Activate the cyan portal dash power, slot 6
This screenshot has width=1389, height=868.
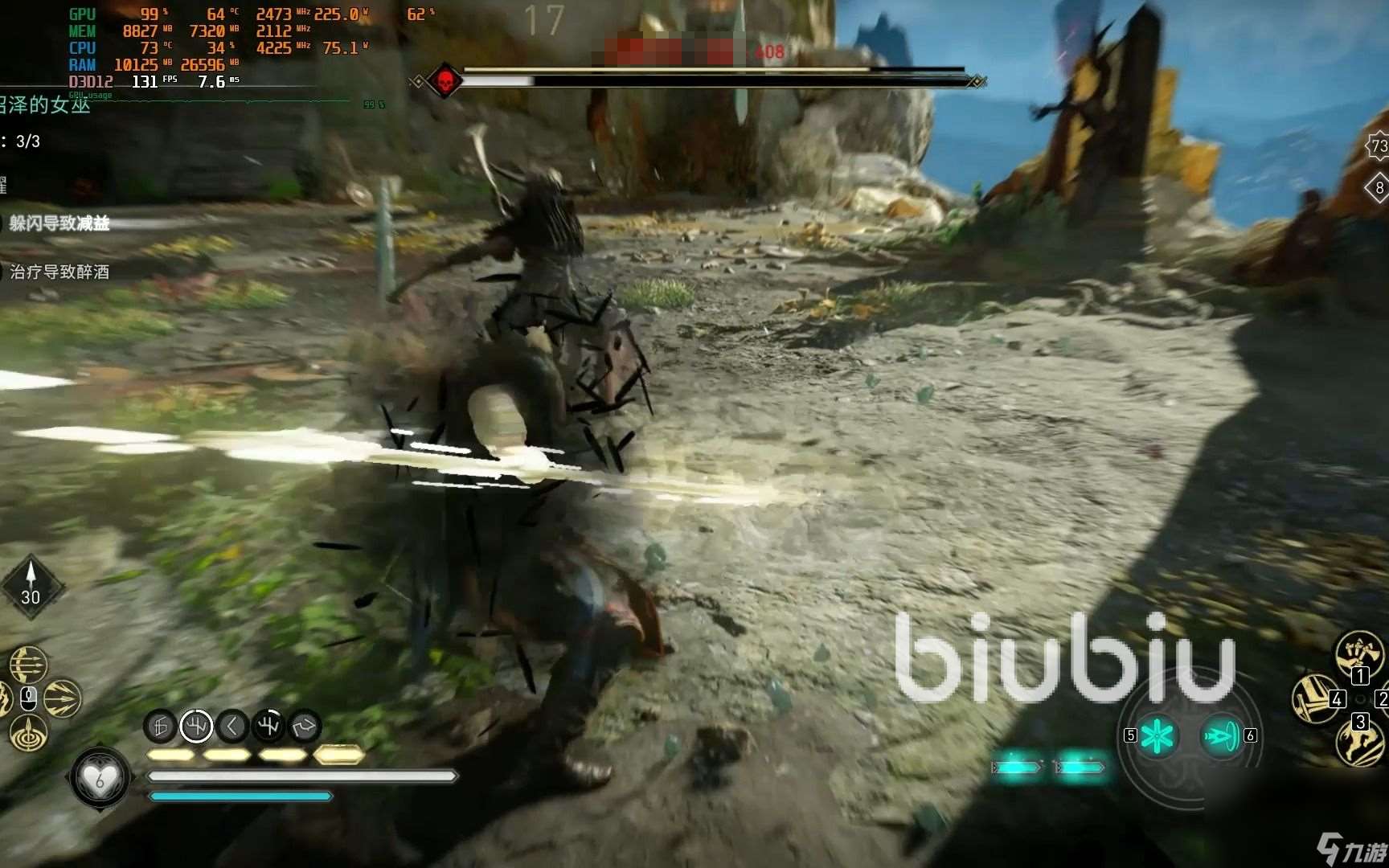click(x=1221, y=735)
